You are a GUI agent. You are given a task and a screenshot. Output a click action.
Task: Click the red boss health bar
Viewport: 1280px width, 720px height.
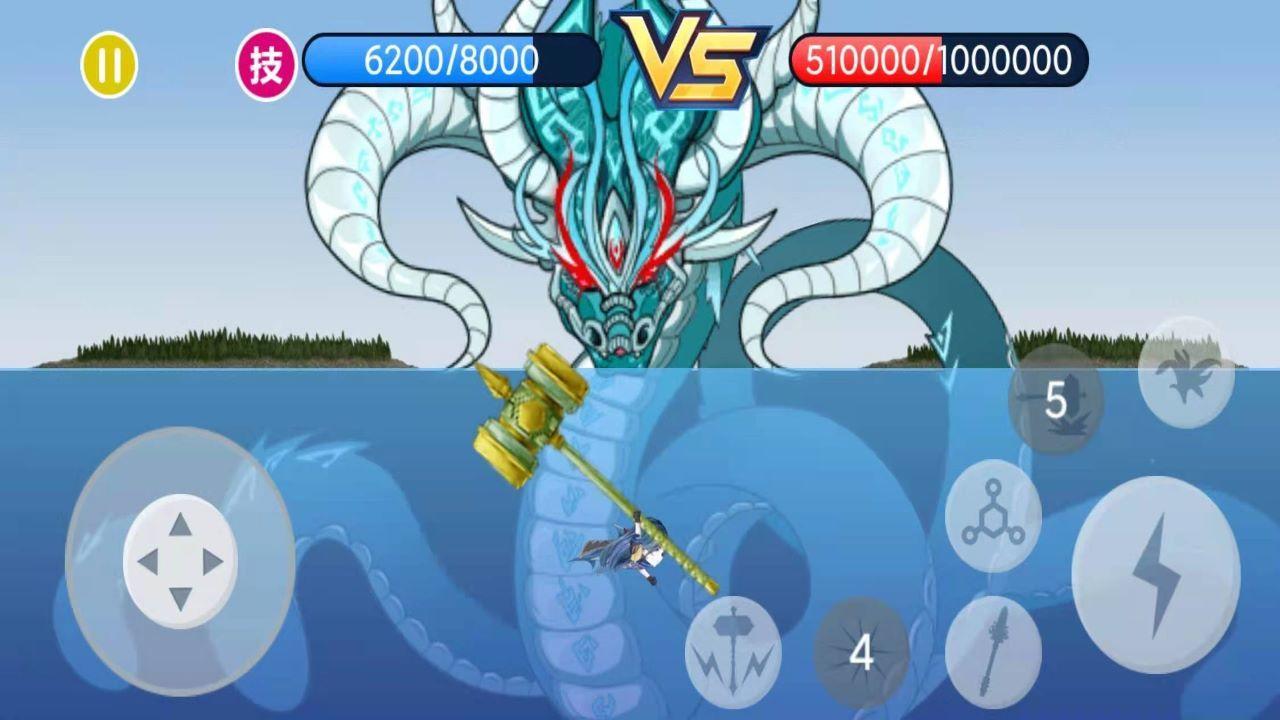[x=935, y=60]
